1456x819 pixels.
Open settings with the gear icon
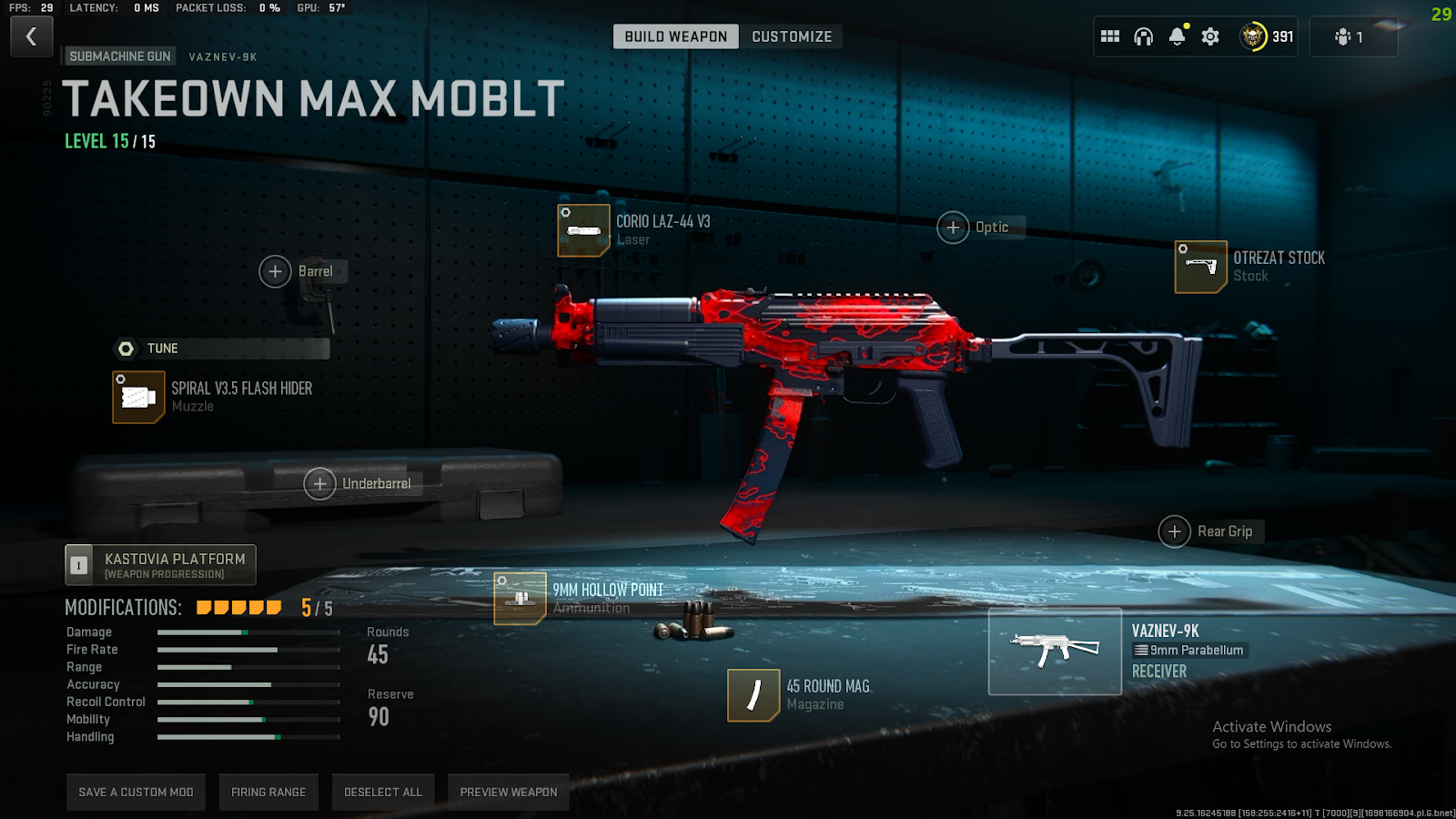1210,36
